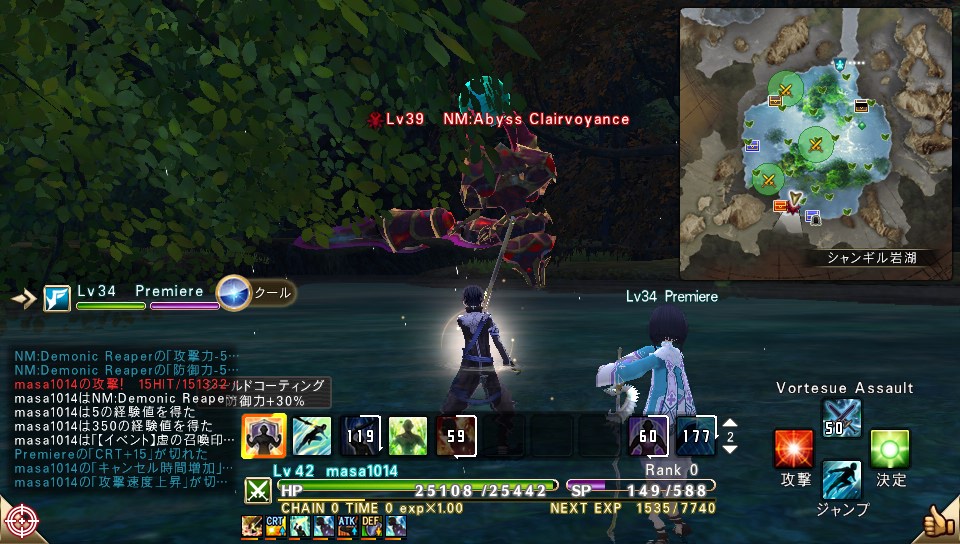Screen dimensions: 960x544
Task: Choose the blue skill with cooldown 177
Action: click(695, 435)
